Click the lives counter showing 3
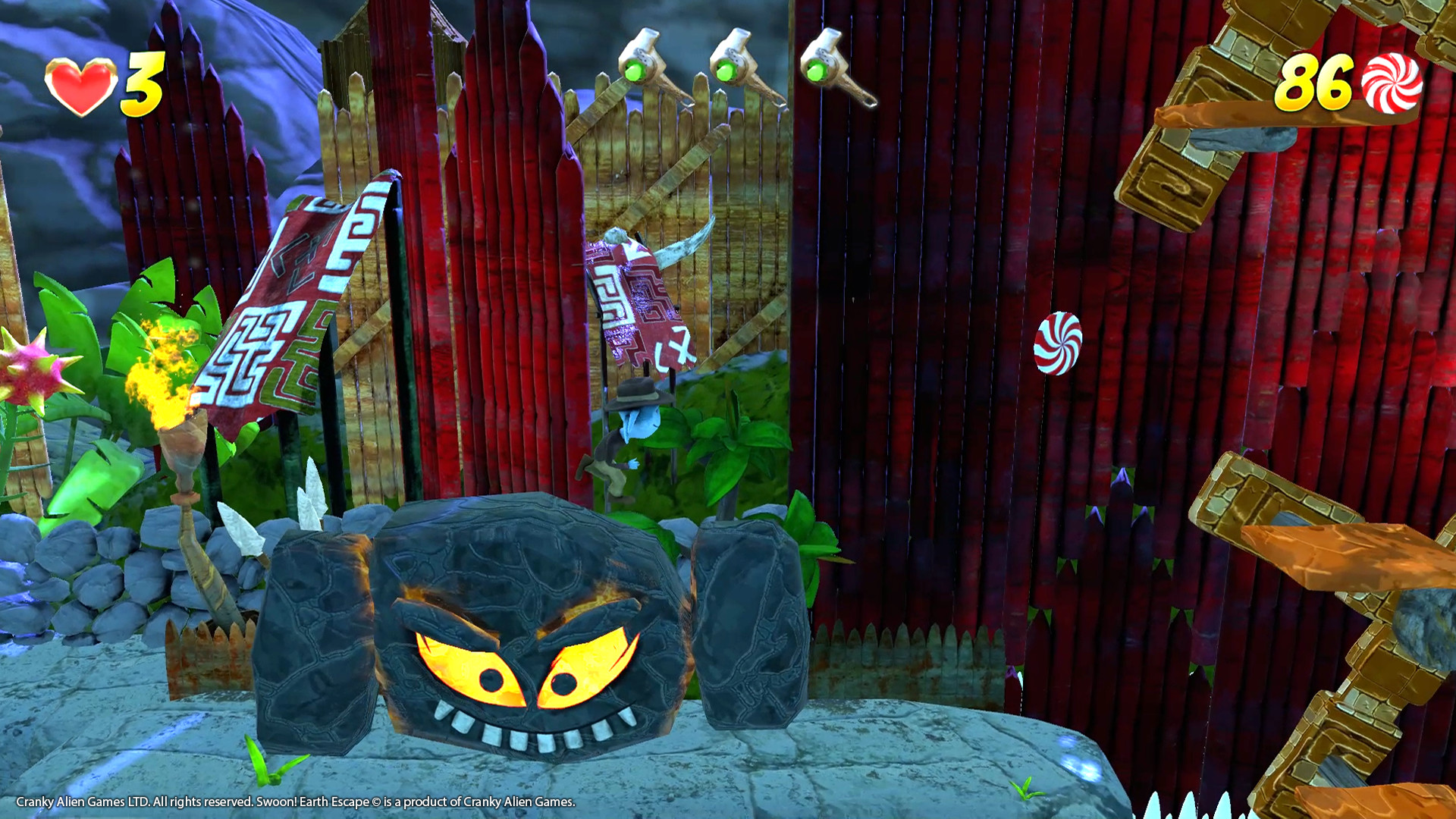Screen dimensions: 1456x819 click(144, 83)
